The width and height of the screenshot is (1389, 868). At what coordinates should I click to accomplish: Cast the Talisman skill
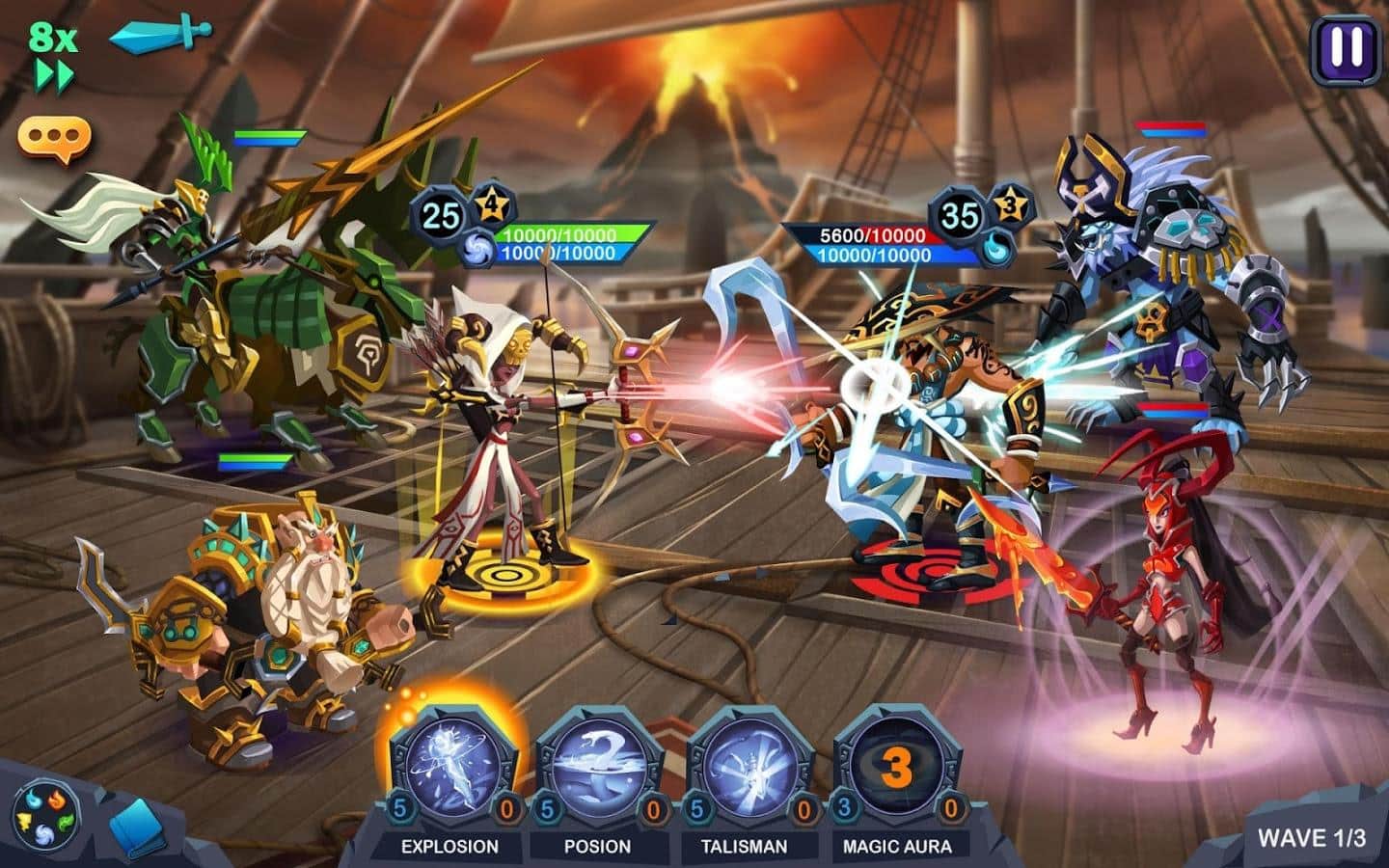748,768
